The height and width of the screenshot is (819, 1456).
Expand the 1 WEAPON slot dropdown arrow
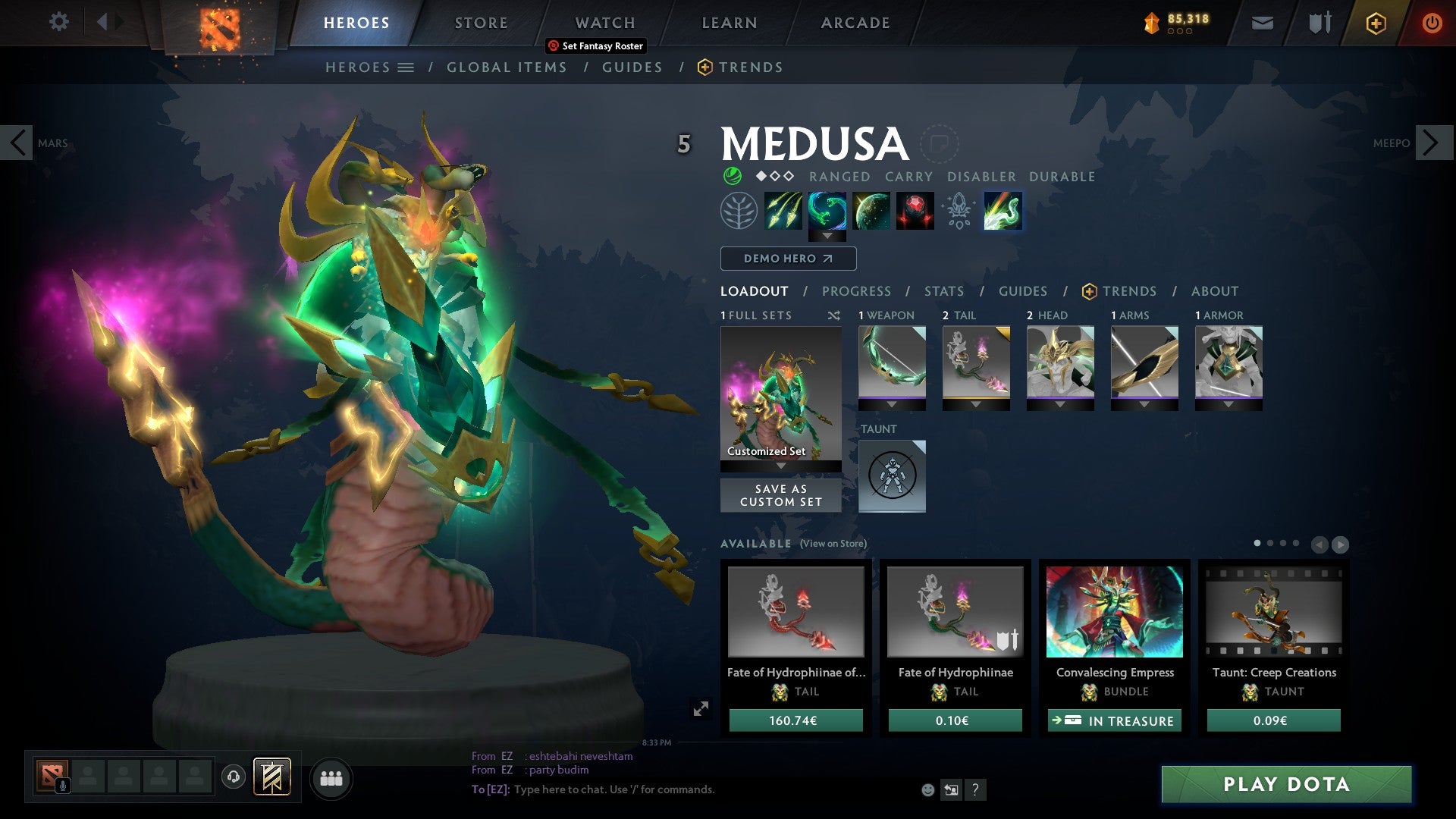point(892,403)
